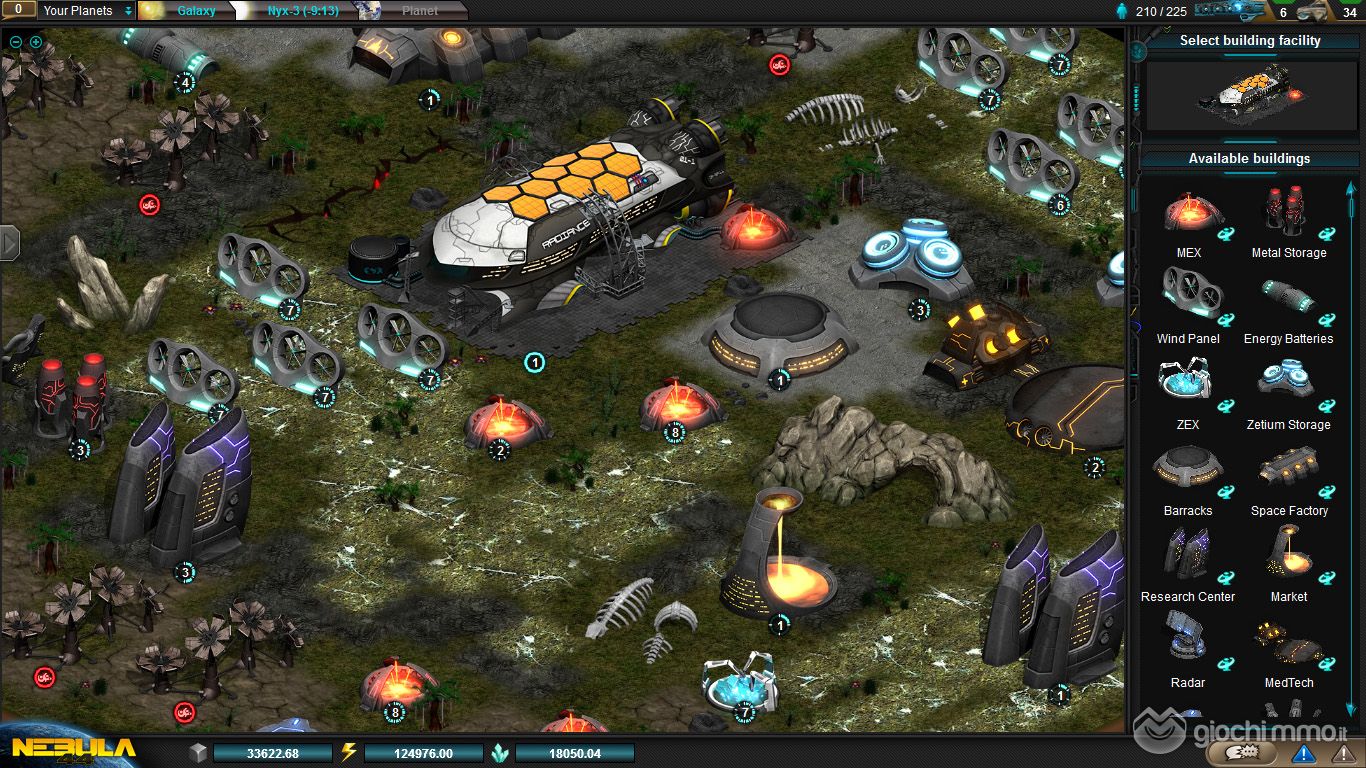This screenshot has width=1366, height=768.
Task: Open the Your Planets dropdown
Action: coord(87,11)
